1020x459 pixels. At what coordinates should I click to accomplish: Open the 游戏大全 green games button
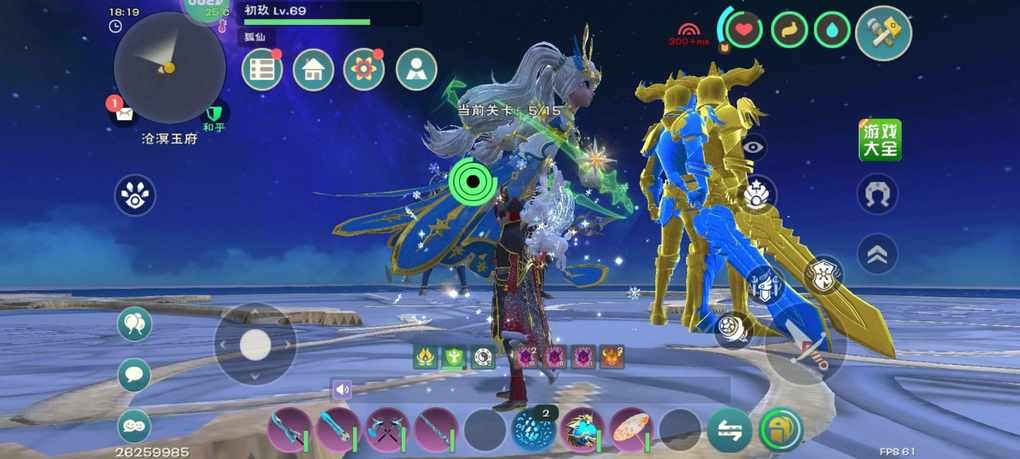pyautogui.click(x=880, y=140)
